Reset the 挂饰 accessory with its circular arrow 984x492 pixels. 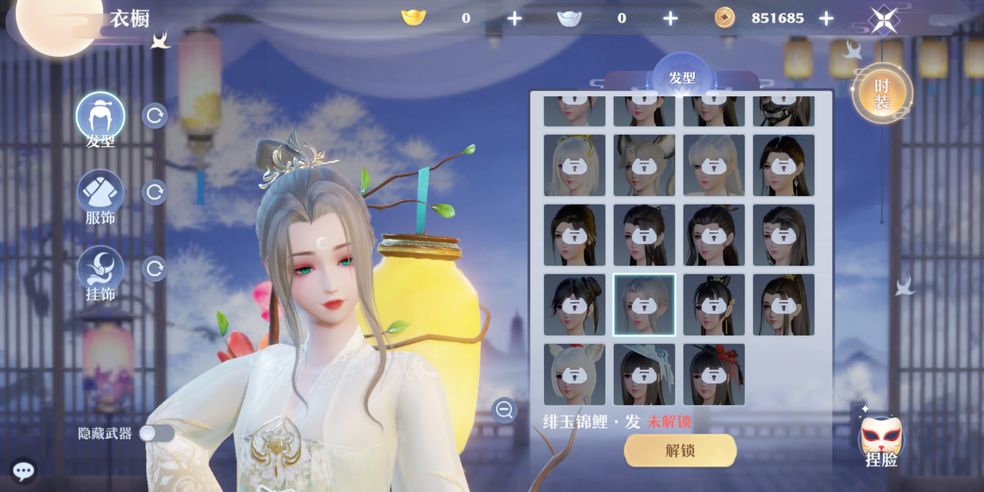[155, 269]
